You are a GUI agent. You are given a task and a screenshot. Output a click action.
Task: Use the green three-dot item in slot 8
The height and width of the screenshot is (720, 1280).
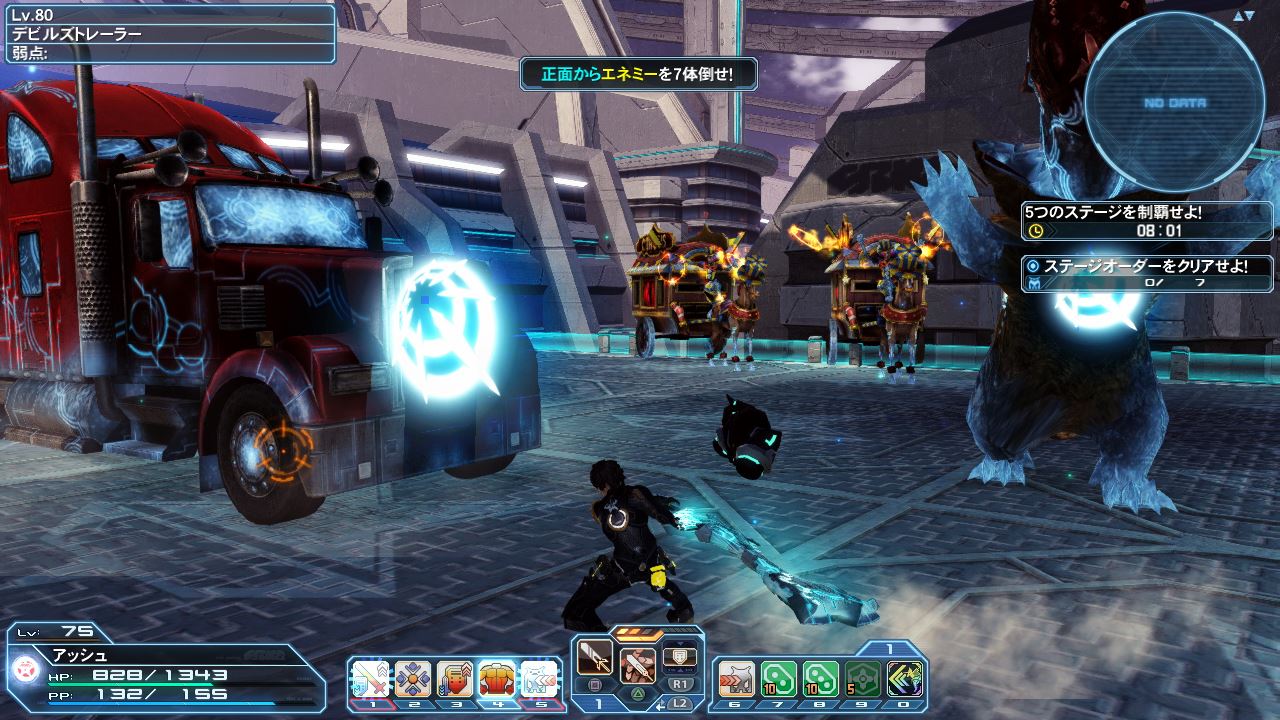coord(820,678)
